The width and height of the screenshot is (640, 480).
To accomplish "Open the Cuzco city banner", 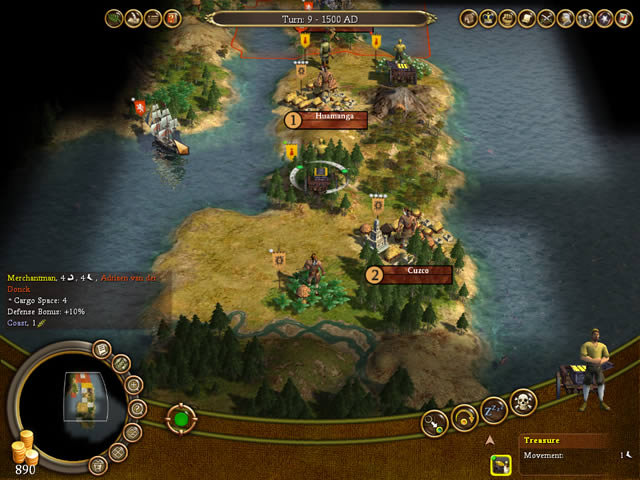I will pos(411,272).
